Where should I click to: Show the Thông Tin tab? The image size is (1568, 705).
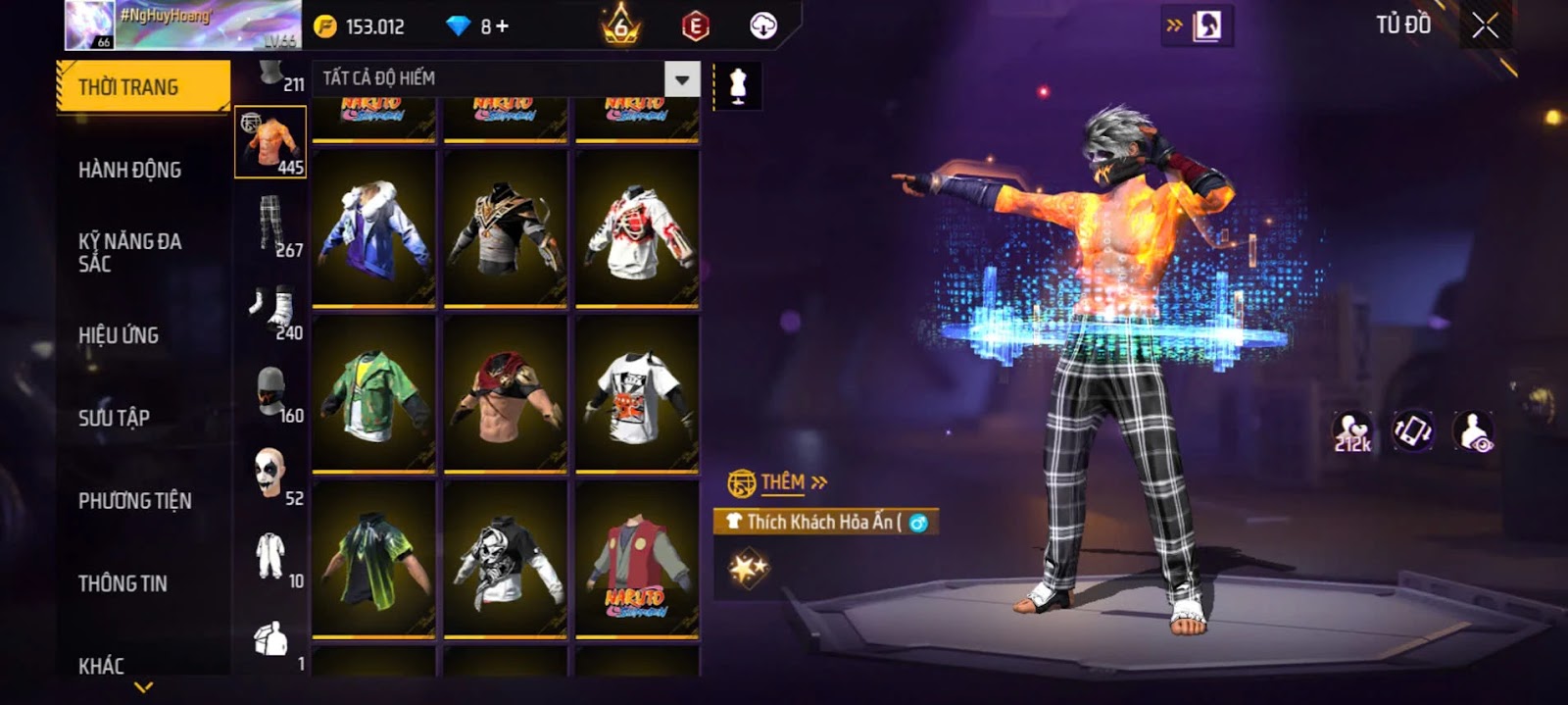click(x=122, y=583)
